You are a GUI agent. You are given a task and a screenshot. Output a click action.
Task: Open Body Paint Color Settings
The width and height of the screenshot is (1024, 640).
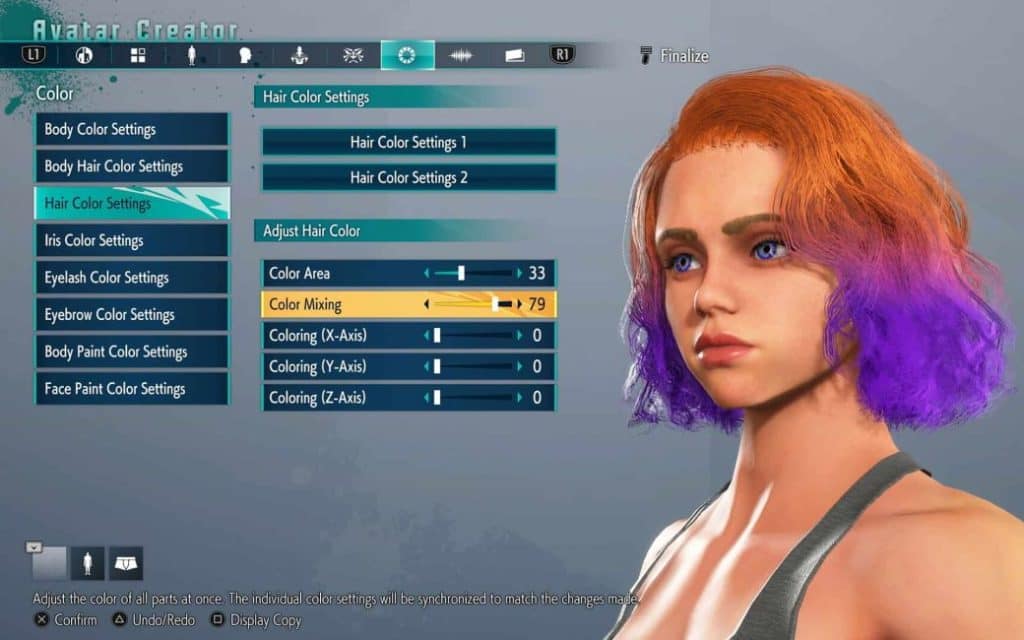131,351
